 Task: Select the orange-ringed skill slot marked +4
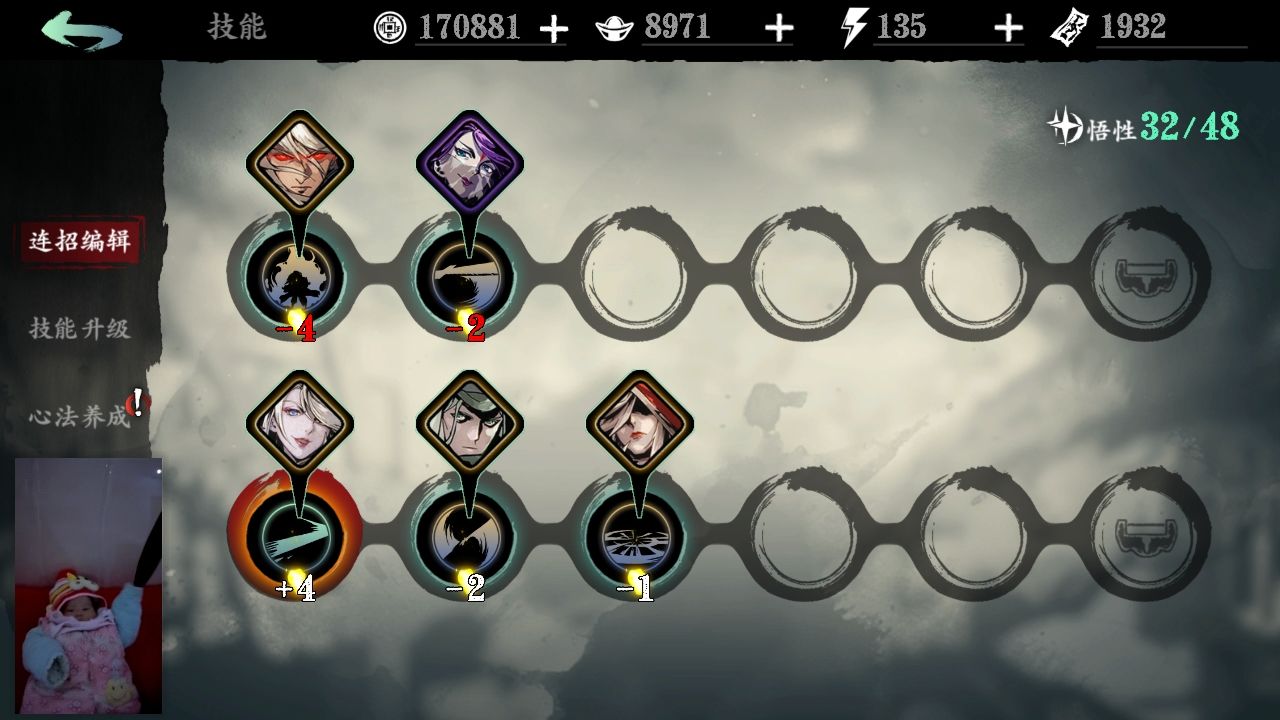[x=296, y=533]
